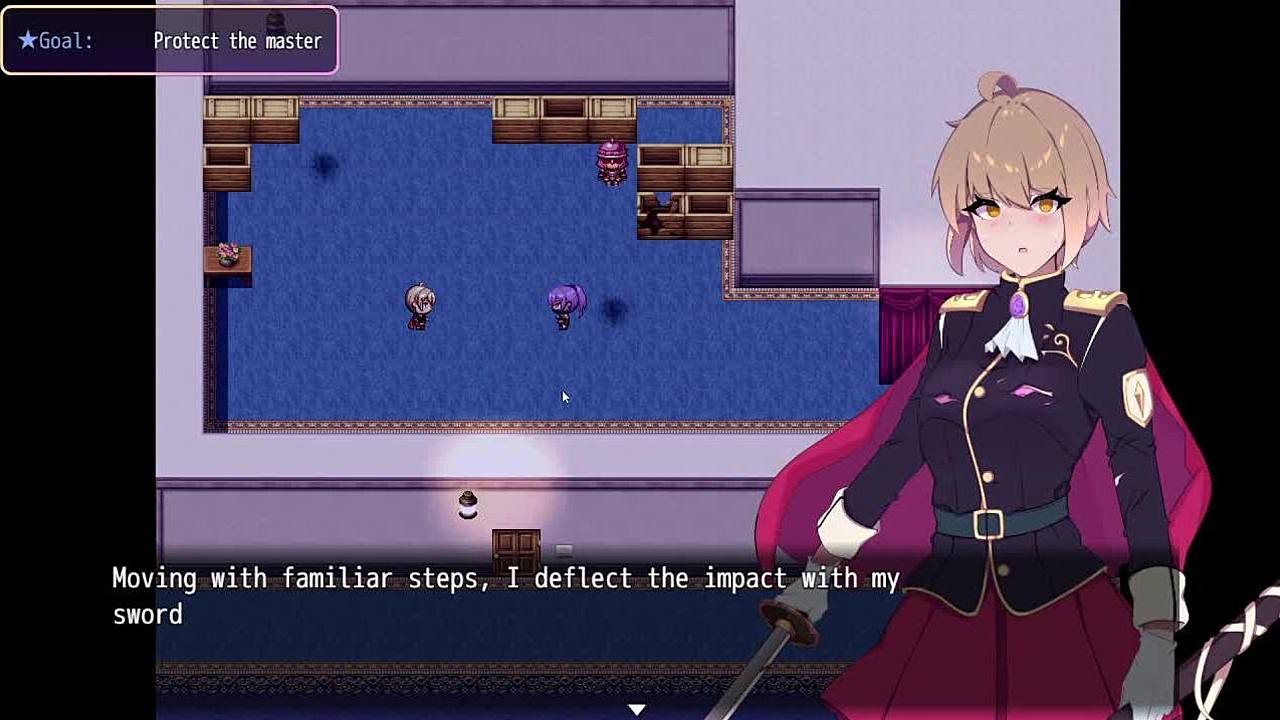Open the Protect the master goal tracker
Image resolution: width=1280 pixels, height=720 pixels.
point(170,41)
